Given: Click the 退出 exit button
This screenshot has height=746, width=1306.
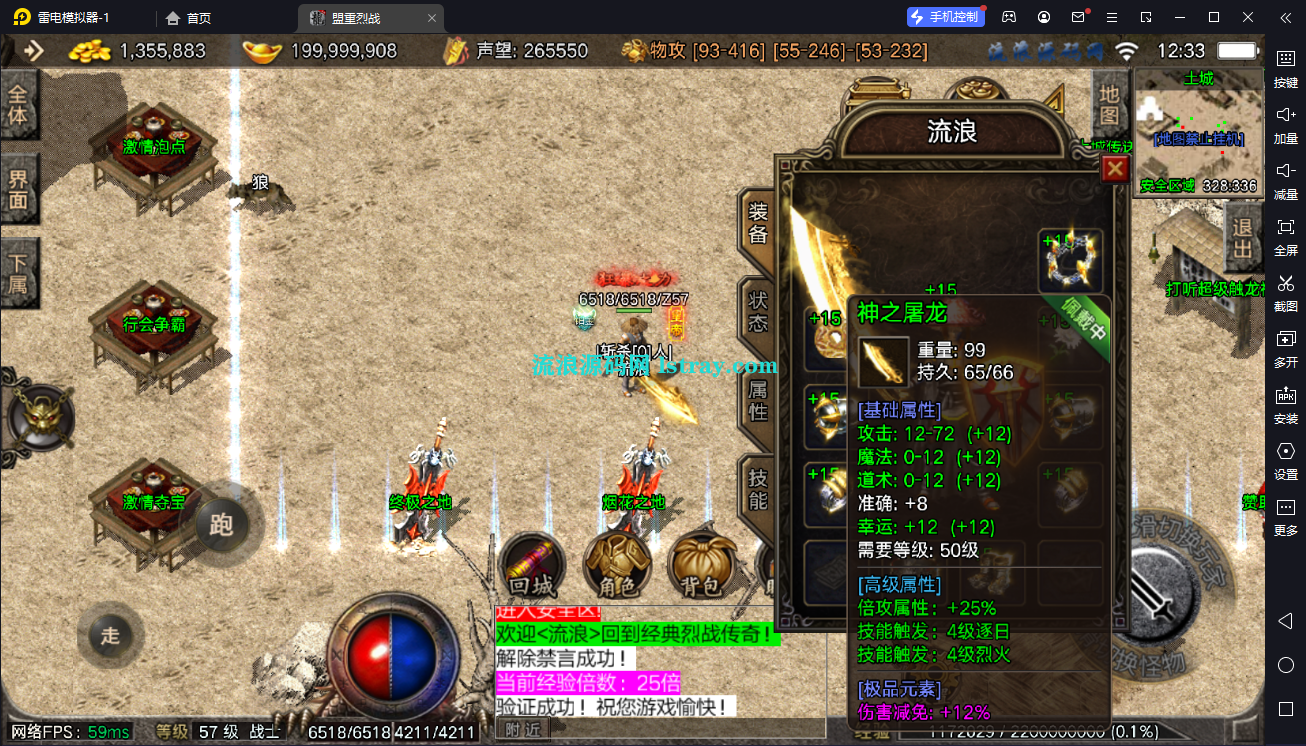Looking at the screenshot, I should [1243, 237].
